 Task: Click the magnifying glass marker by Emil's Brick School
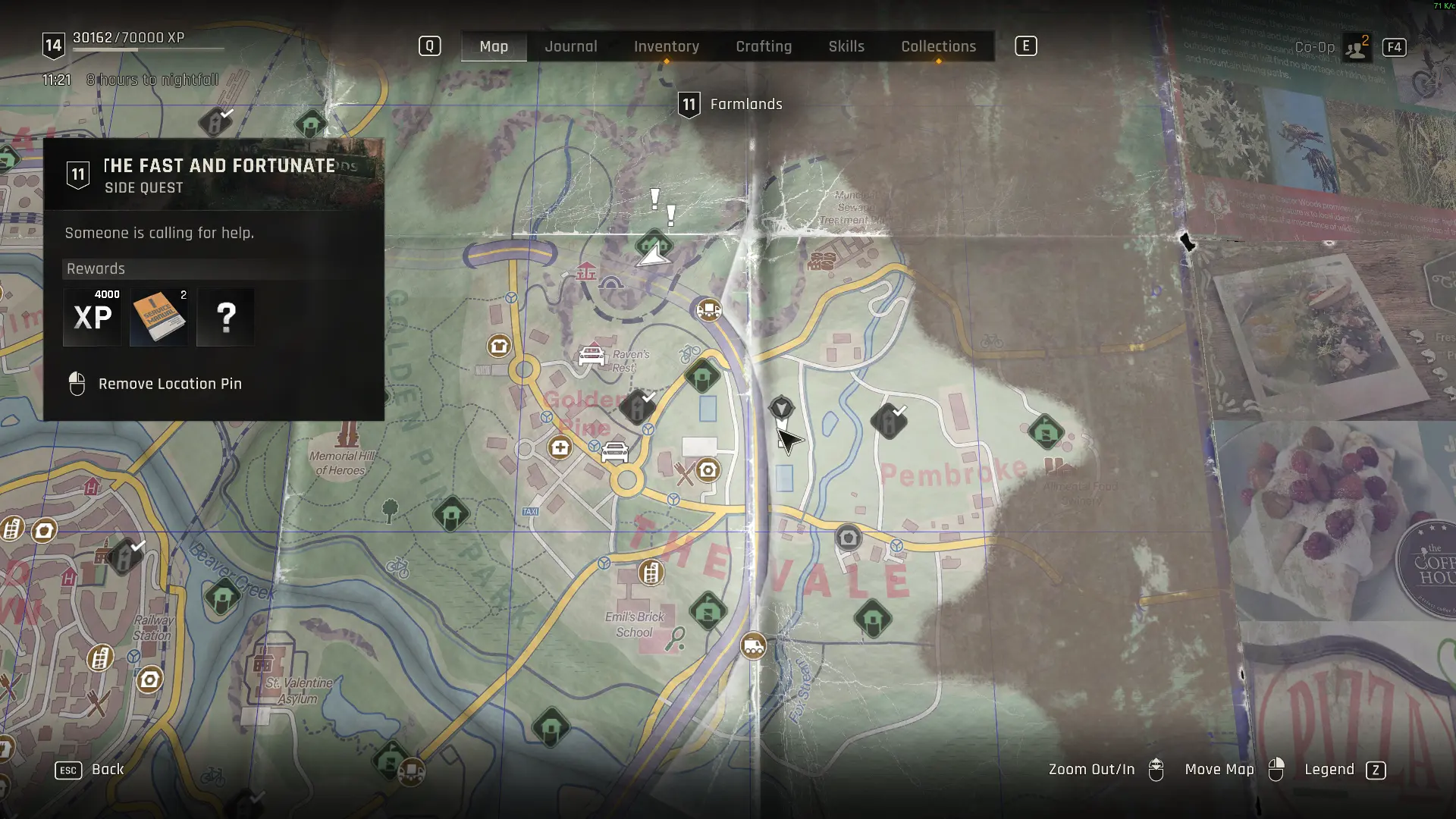click(675, 639)
